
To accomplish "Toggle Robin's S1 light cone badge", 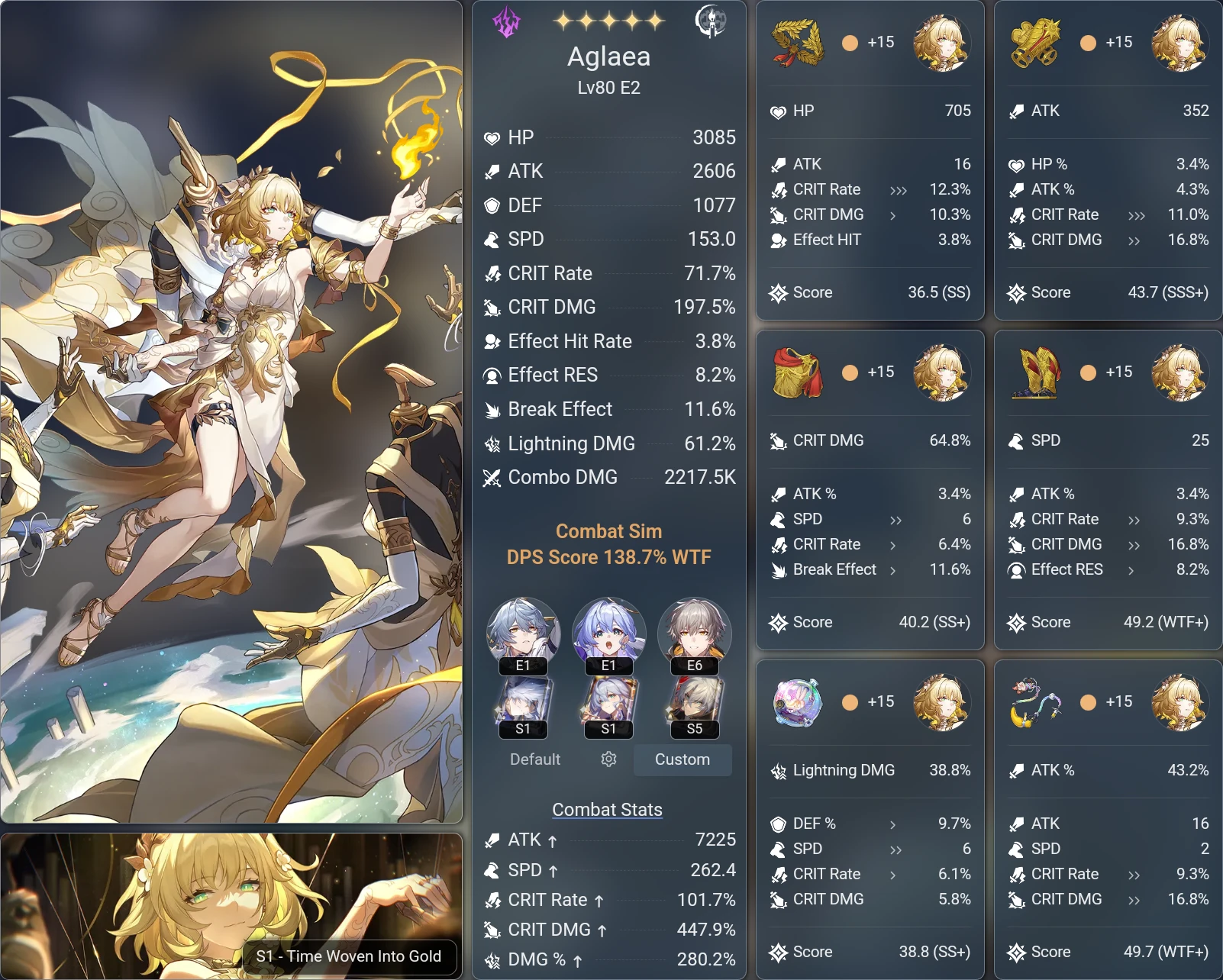I will click(608, 729).
